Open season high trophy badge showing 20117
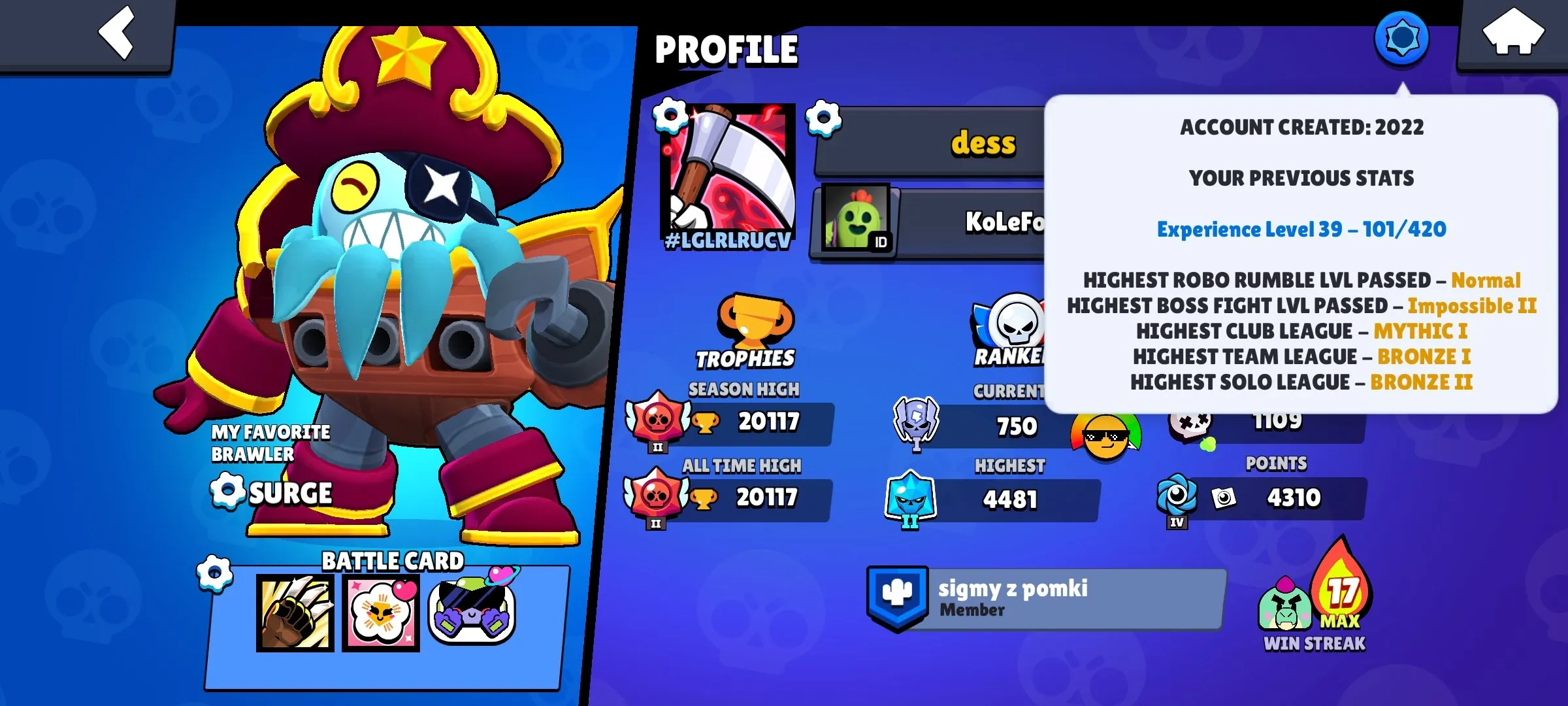 [655, 422]
